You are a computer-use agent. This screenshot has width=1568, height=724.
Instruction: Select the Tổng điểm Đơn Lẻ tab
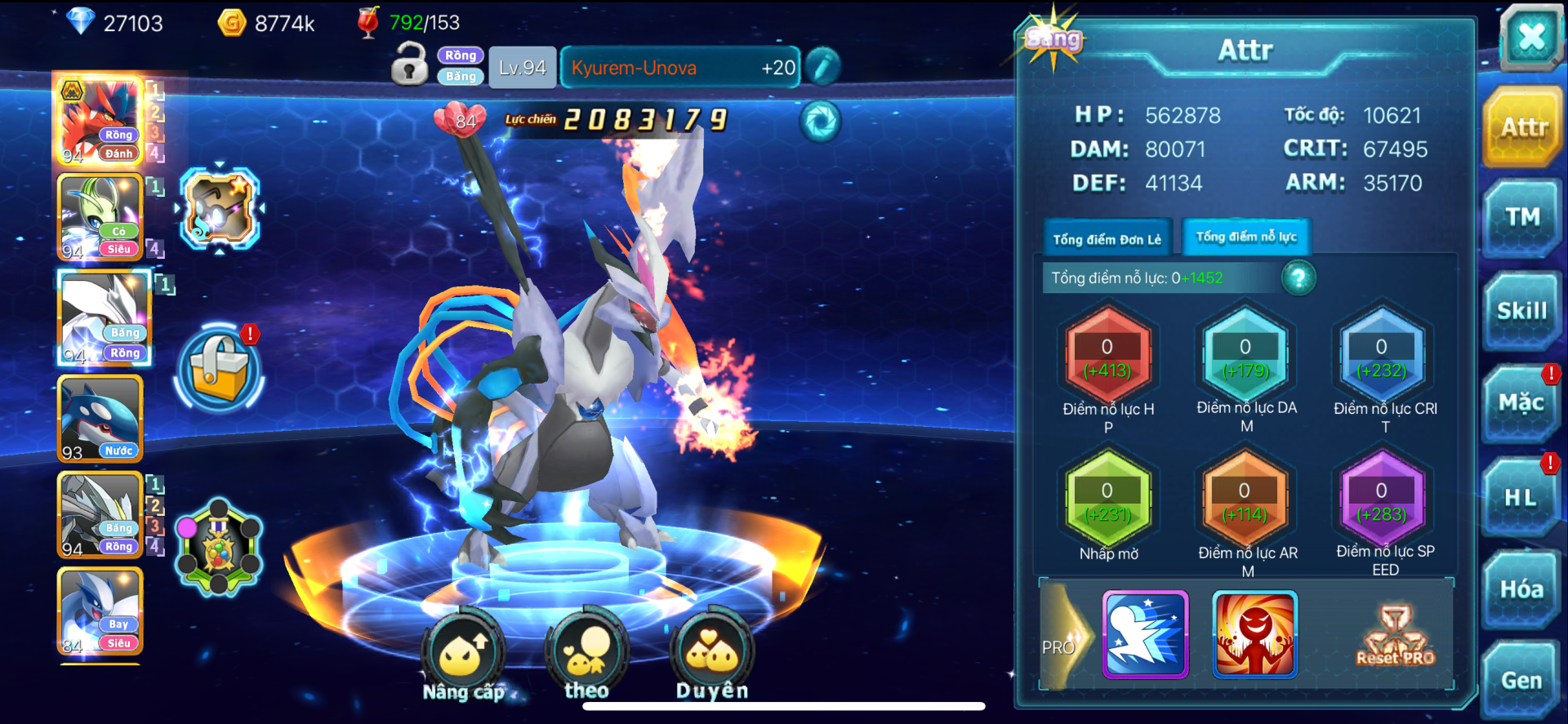[x=1107, y=239]
